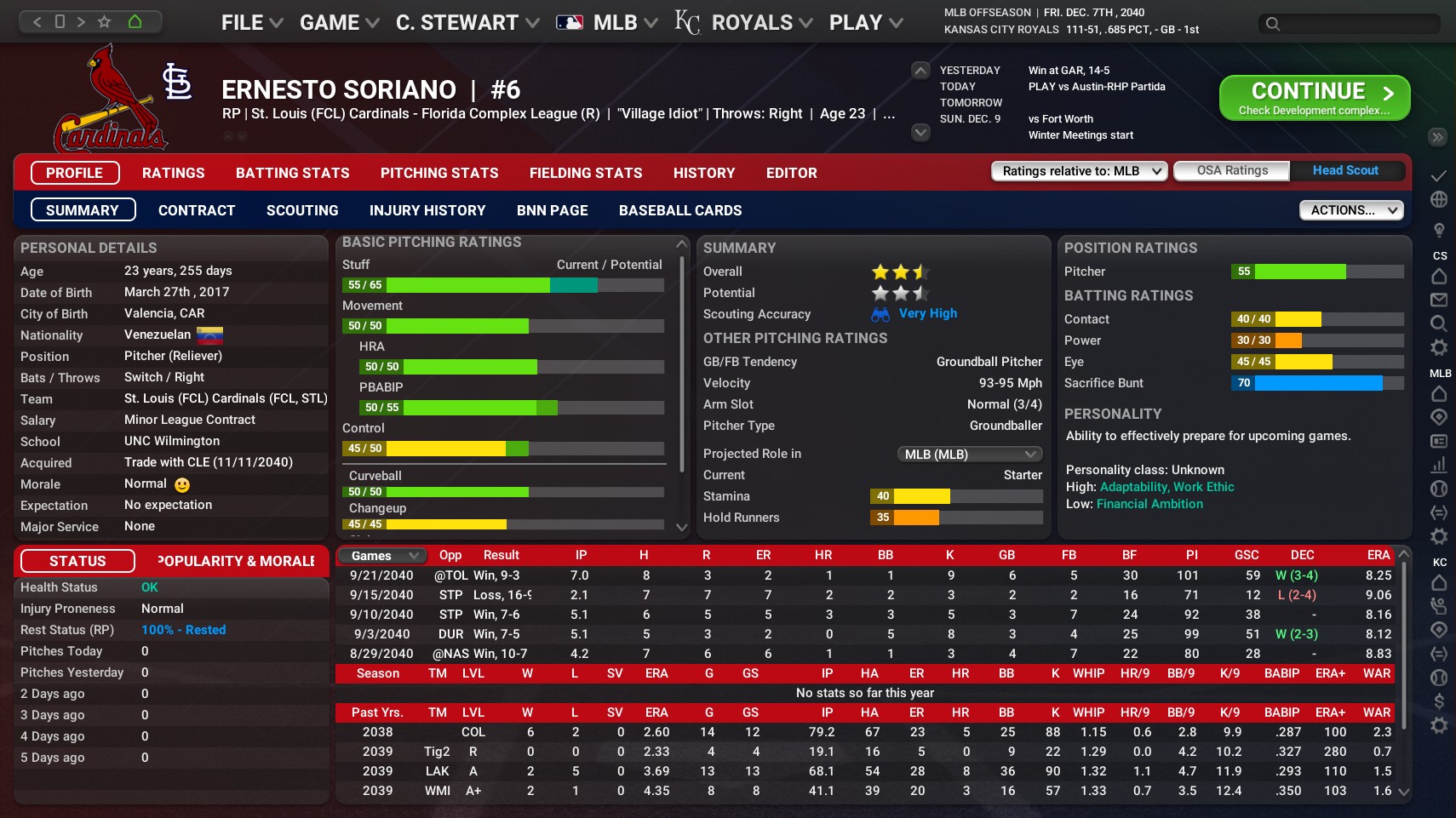Screen dimensions: 1456x818
Task: Open the Injury History tab
Action: tap(427, 209)
